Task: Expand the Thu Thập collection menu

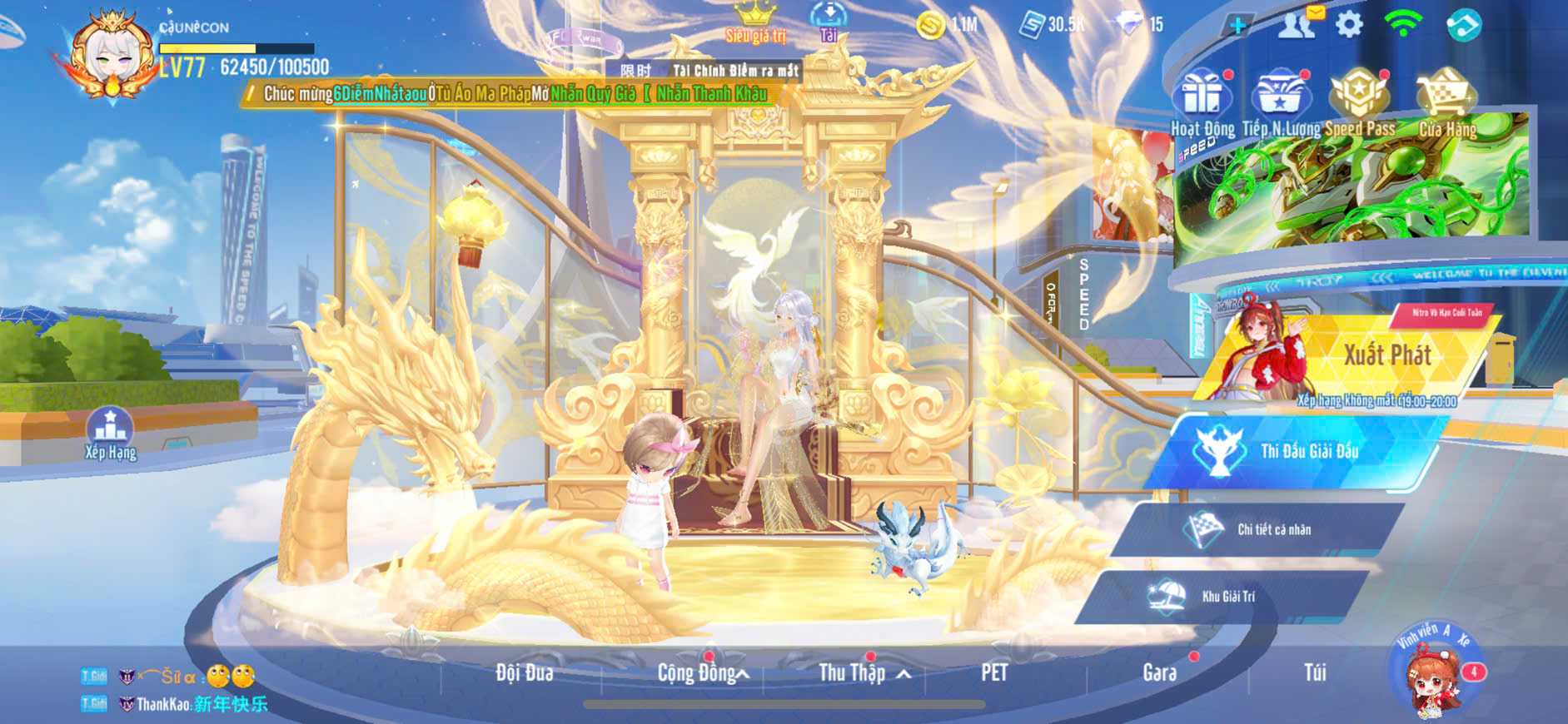Action: (x=862, y=672)
